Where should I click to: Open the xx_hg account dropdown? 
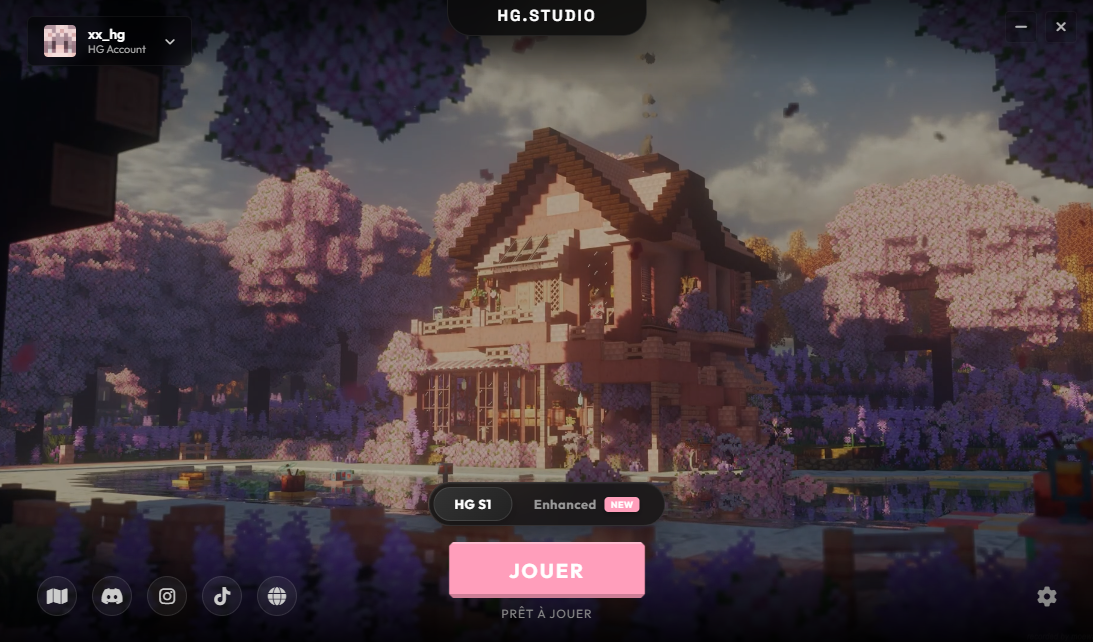pyautogui.click(x=110, y=41)
